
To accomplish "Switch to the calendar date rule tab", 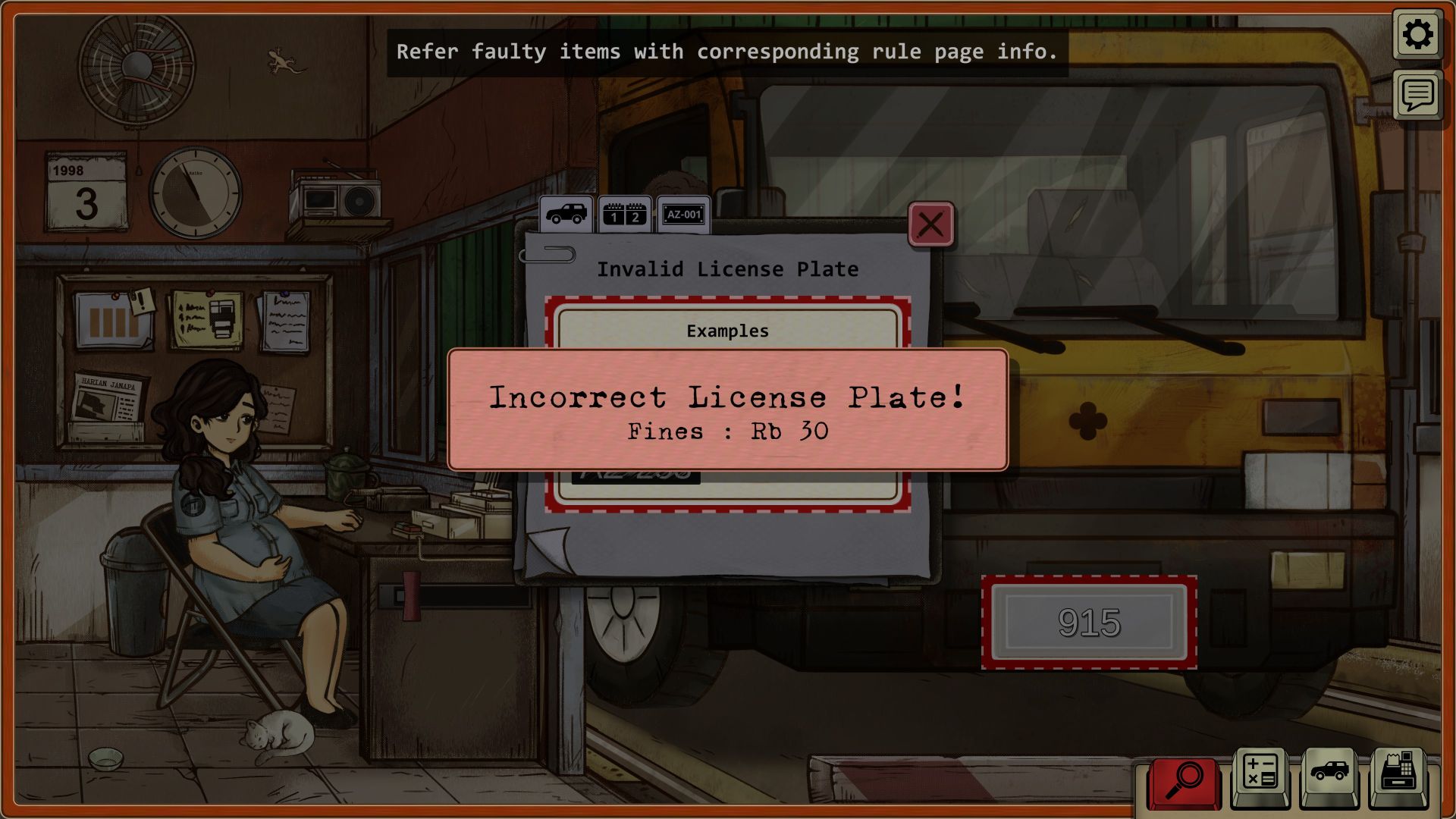I will (625, 215).
